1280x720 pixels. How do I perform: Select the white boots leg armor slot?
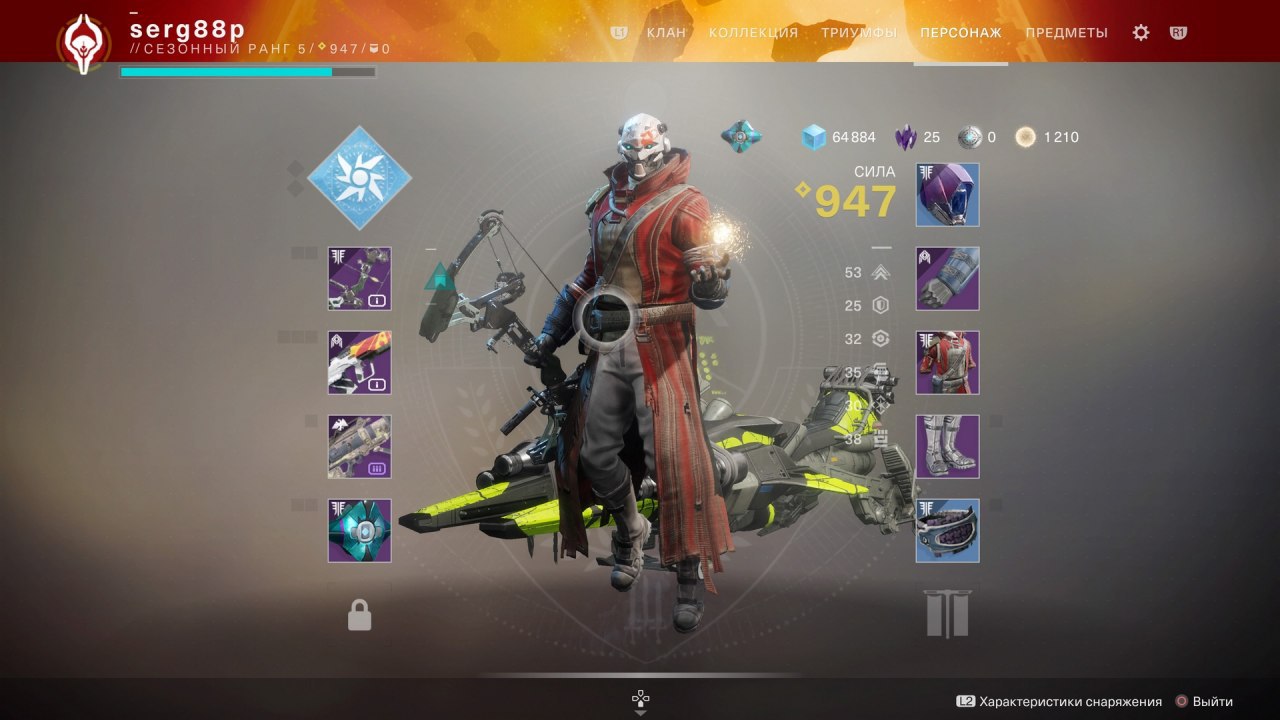(x=947, y=447)
